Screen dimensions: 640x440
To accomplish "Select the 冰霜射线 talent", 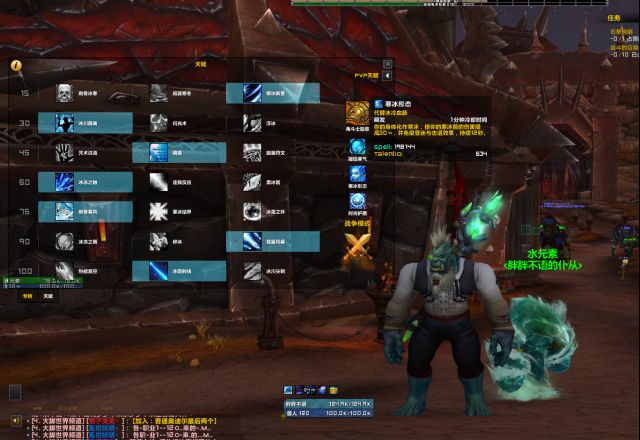I will 158,270.
